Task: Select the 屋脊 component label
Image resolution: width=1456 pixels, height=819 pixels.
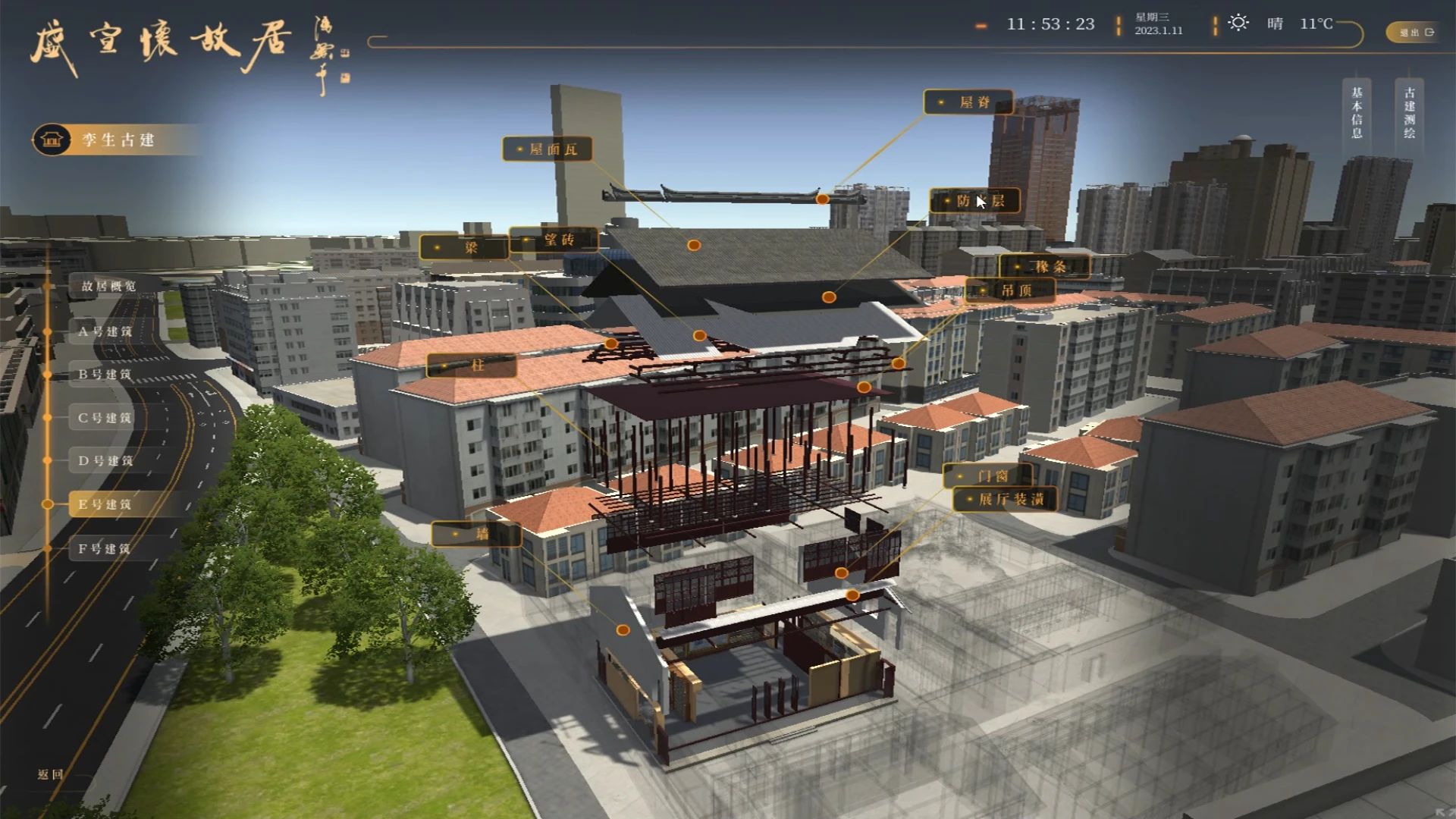Action: pos(968,102)
